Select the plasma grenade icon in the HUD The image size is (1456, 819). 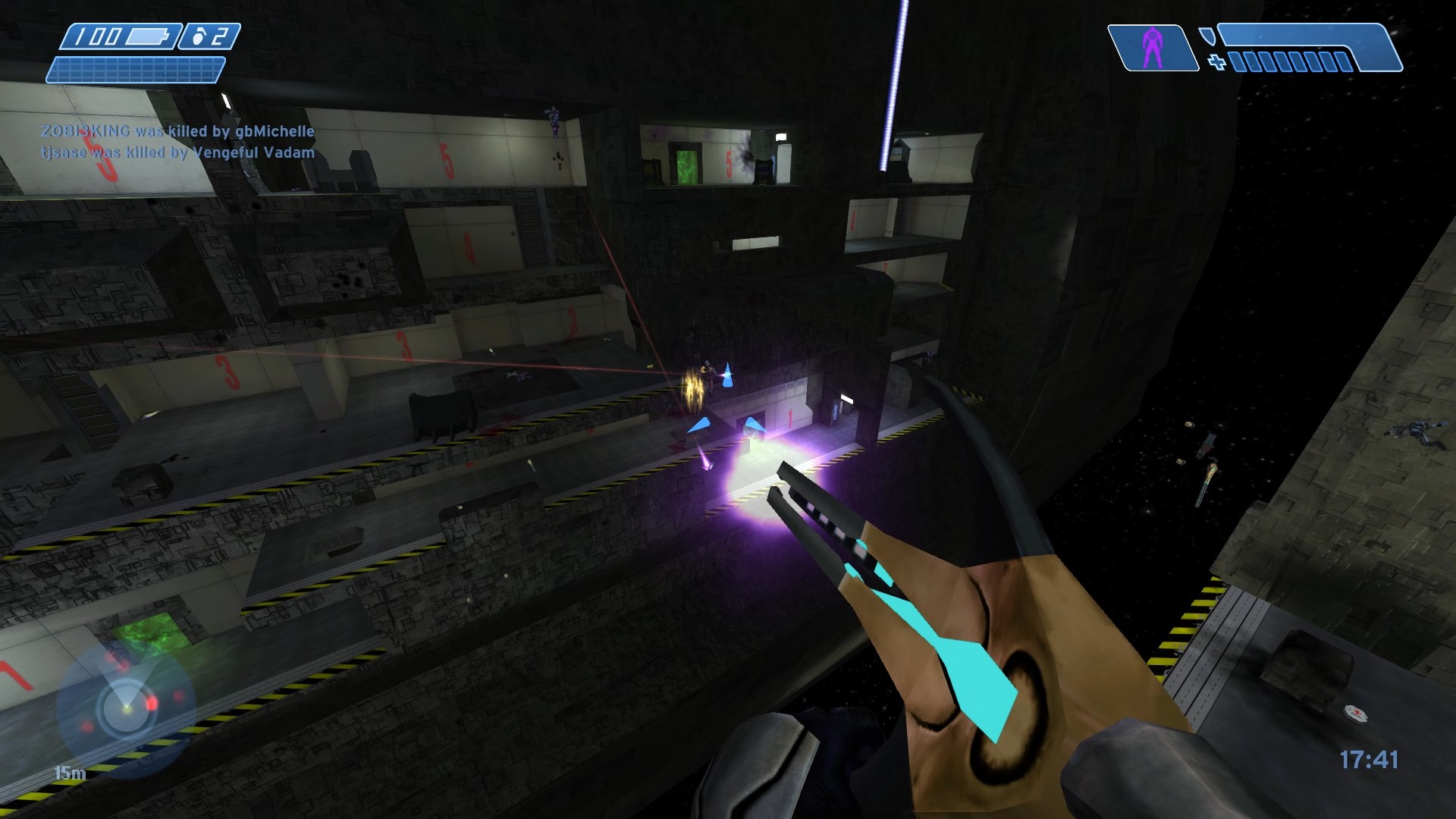pyautogui.click(x=199, y=36)
